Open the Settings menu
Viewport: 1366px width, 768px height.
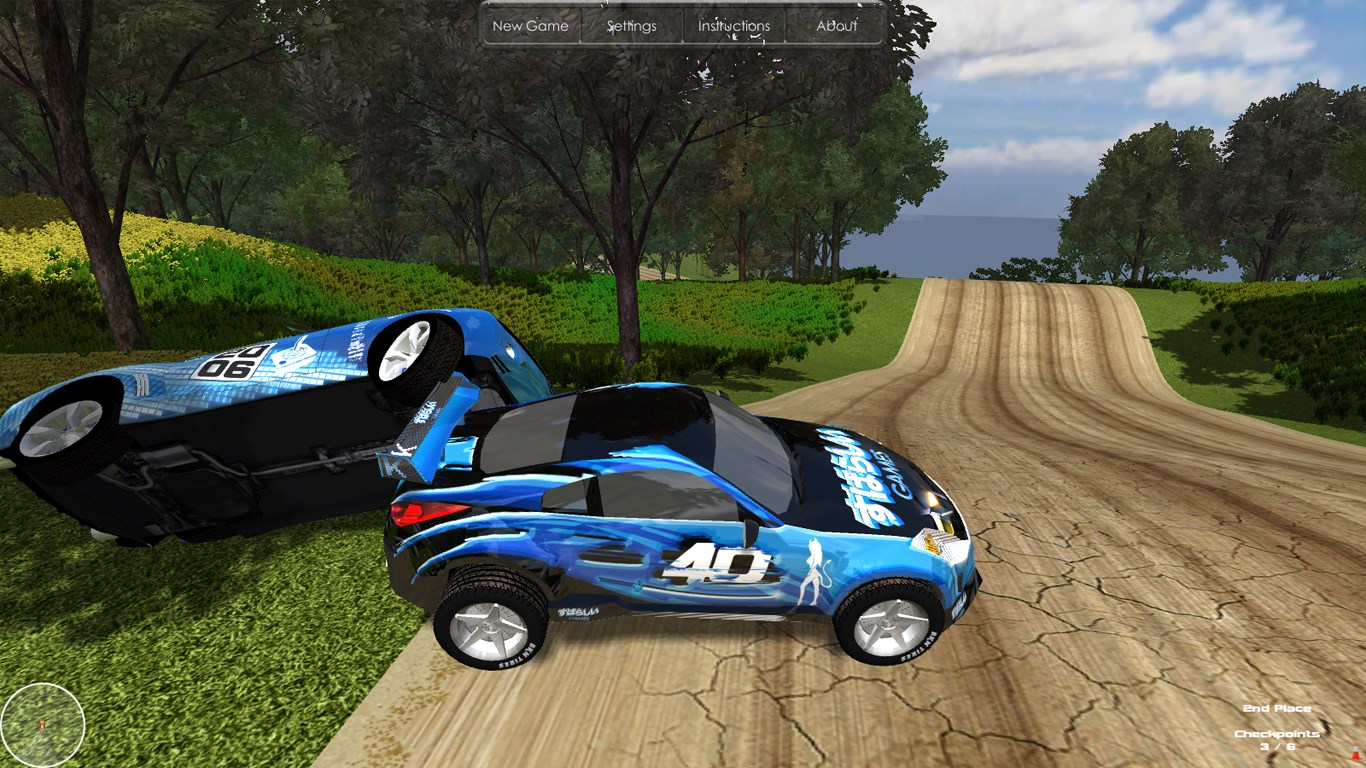tap(632, 26)
